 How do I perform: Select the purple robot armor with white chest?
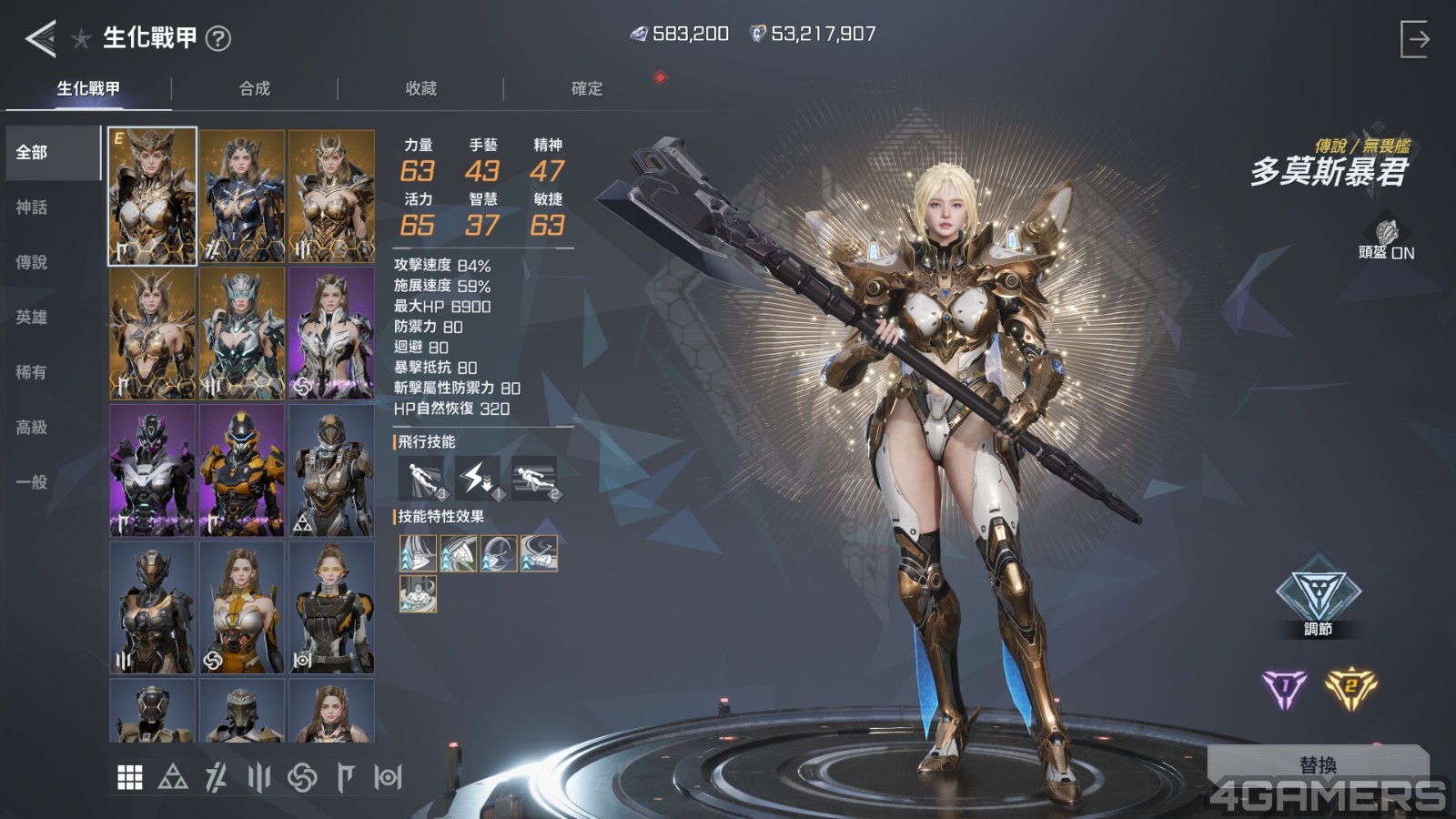click(x=152, y=470)
